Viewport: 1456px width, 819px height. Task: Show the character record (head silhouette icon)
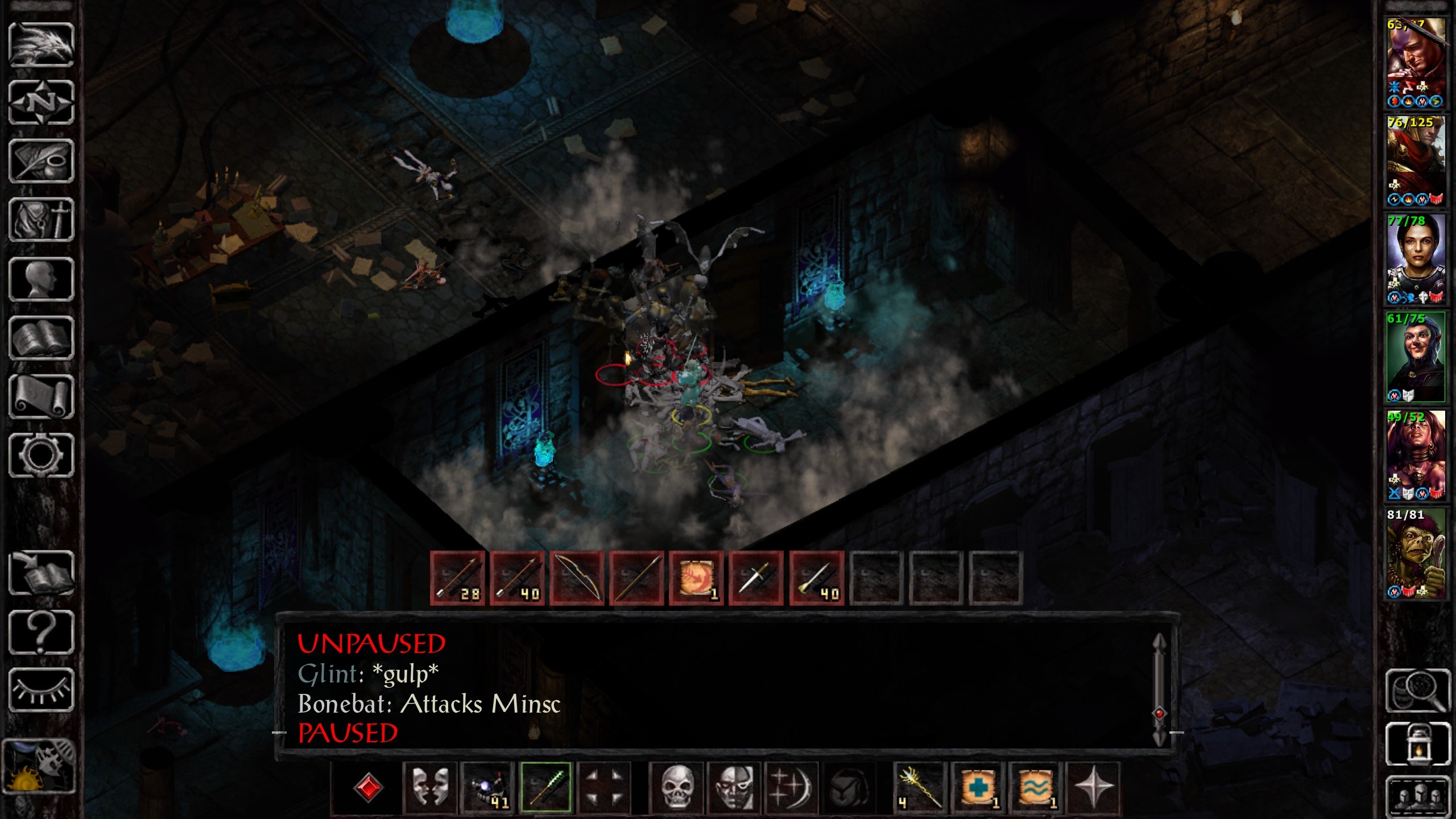(41, 279)
